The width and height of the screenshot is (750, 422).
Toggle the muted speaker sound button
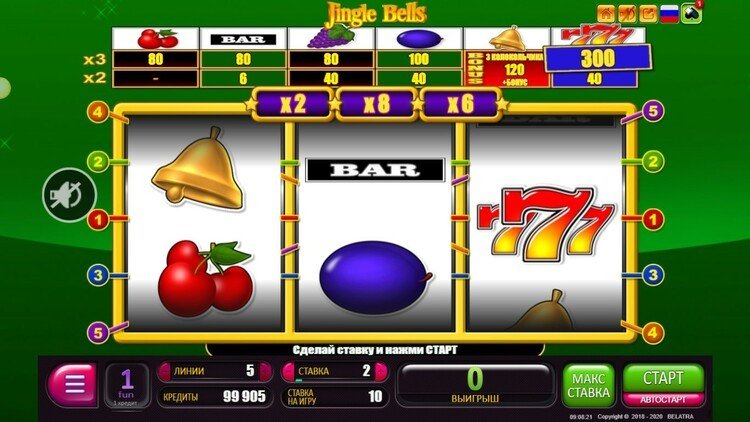tap(68, 195)
